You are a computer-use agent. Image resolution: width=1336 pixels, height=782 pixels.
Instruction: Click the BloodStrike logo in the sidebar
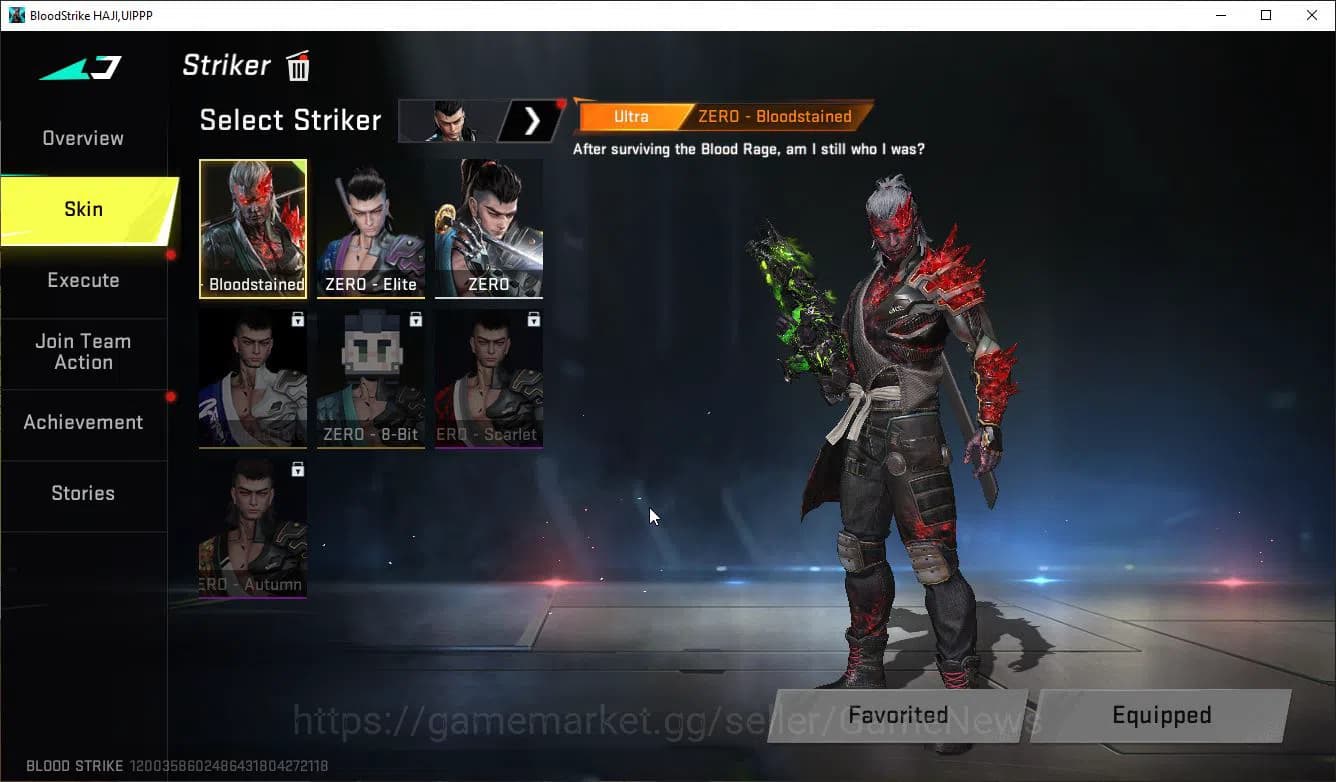pyautogui.click(x=80, y=67)
